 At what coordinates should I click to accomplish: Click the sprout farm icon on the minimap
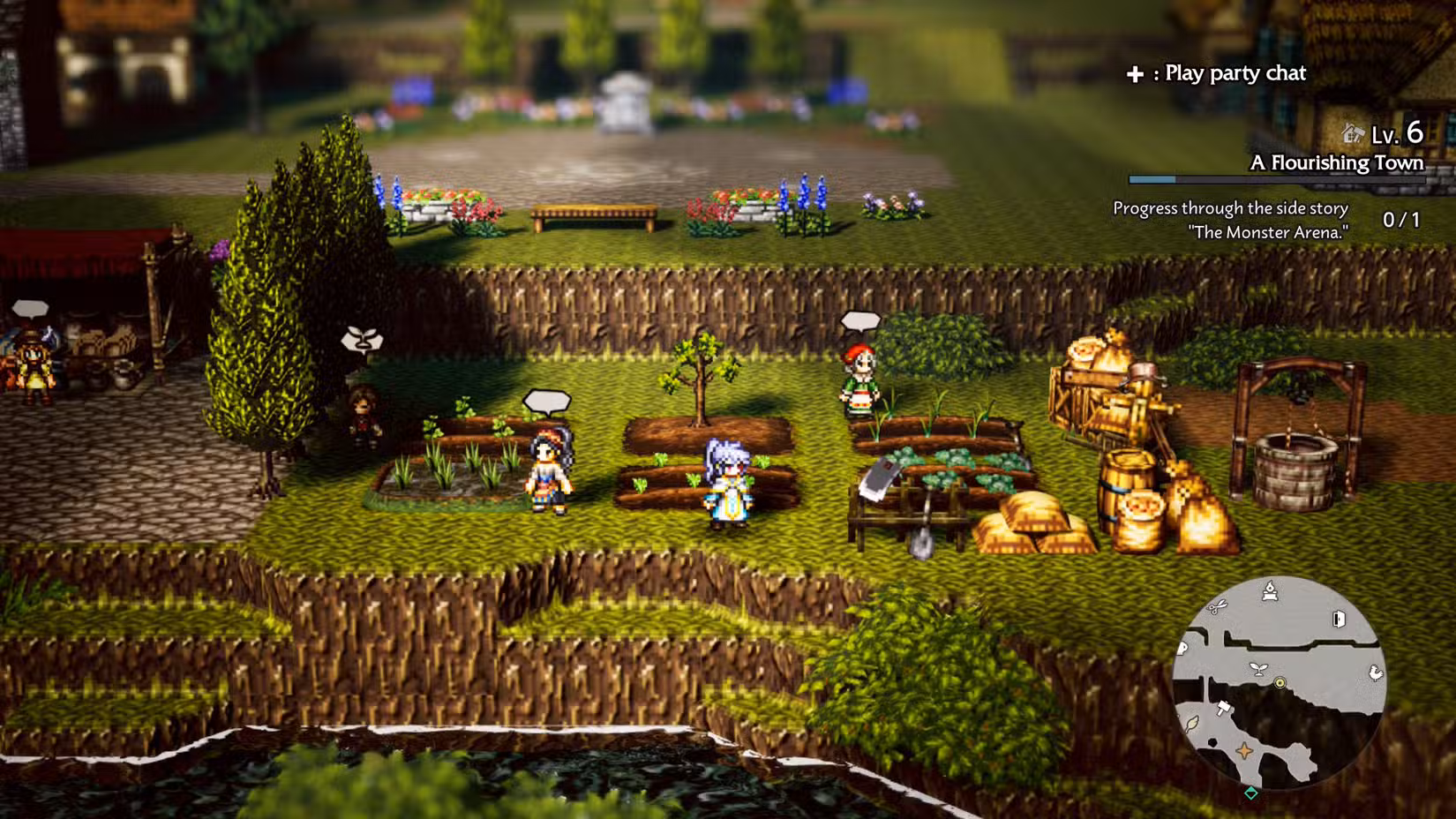tap(1258, 669)
